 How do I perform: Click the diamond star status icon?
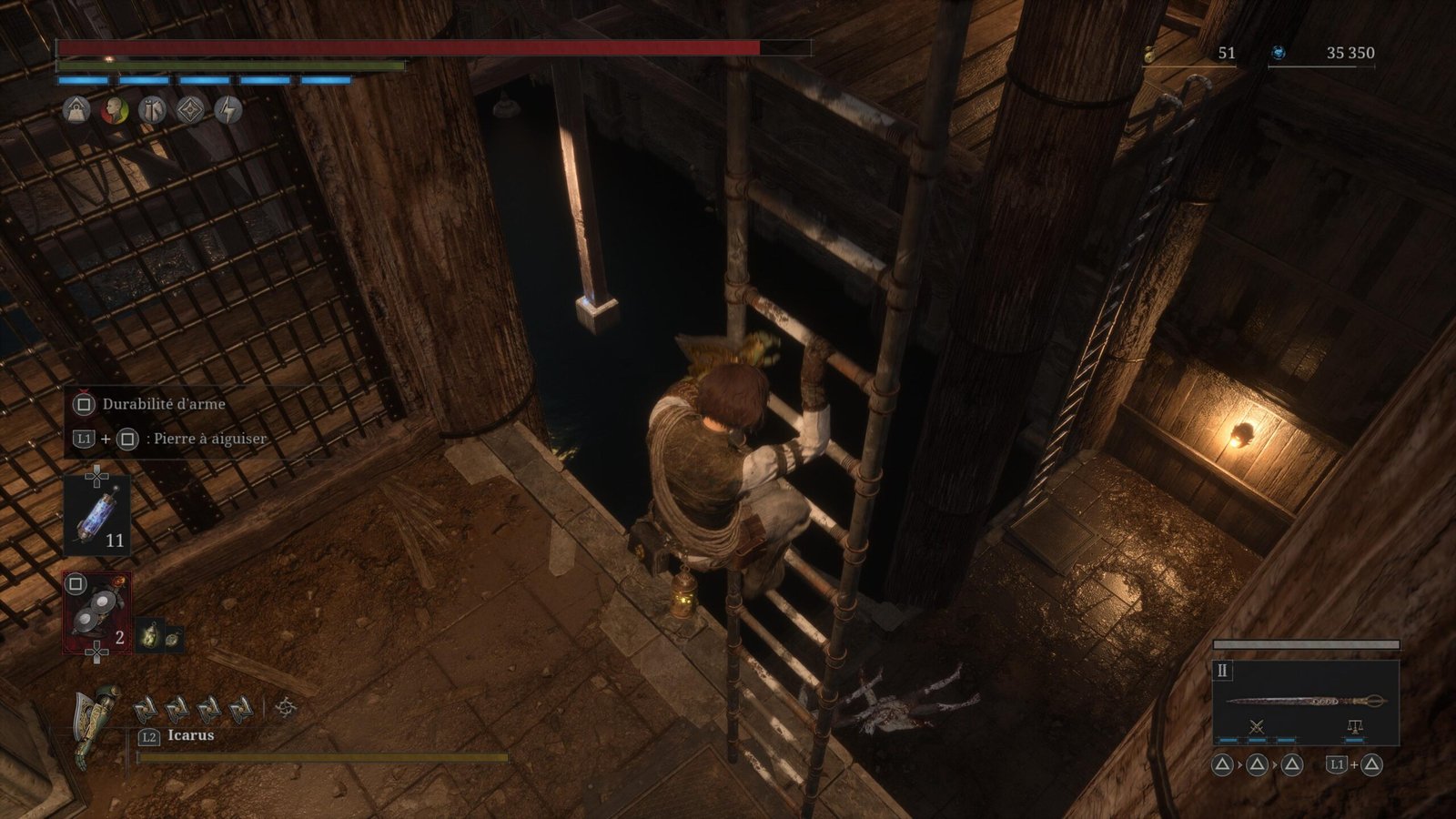point(190,111)
